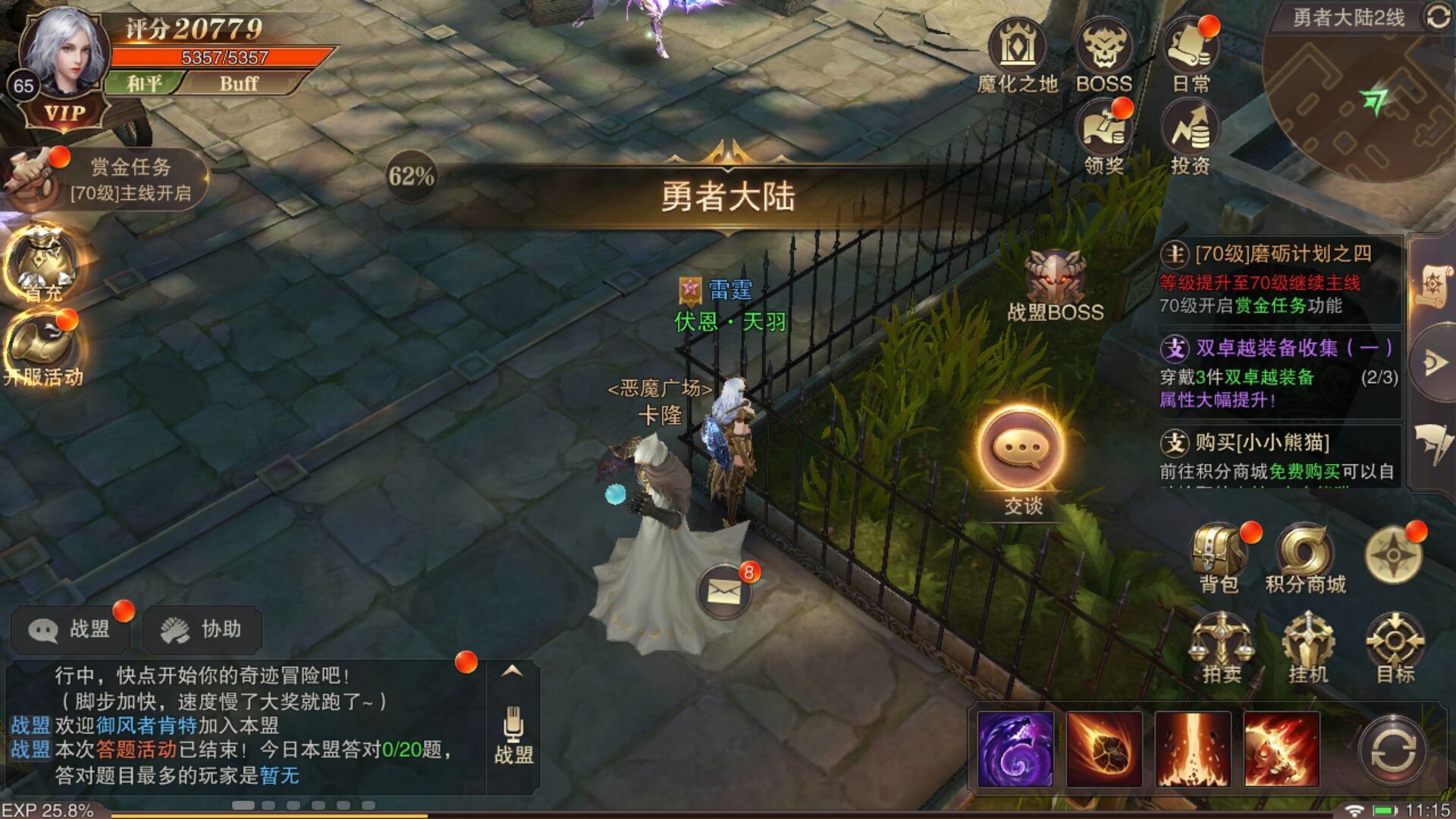The height and width of the screenshot is (819, 1456).
Task: Open the 协助 assist tab
Action: pyautogui.click(x=202, y=629)
